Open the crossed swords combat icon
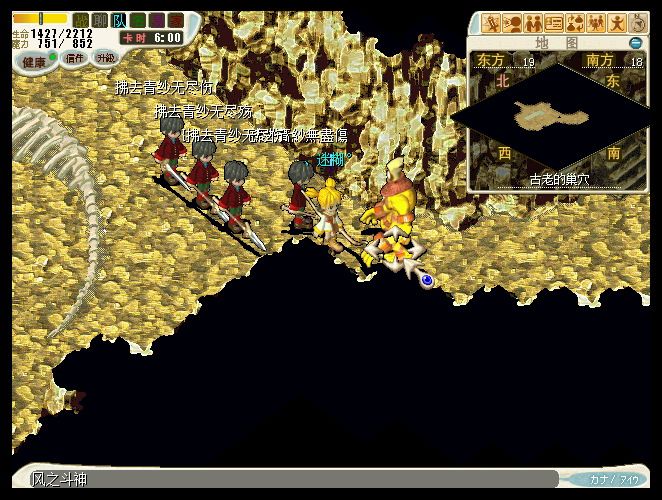662x500 pixels. point(490,23)
